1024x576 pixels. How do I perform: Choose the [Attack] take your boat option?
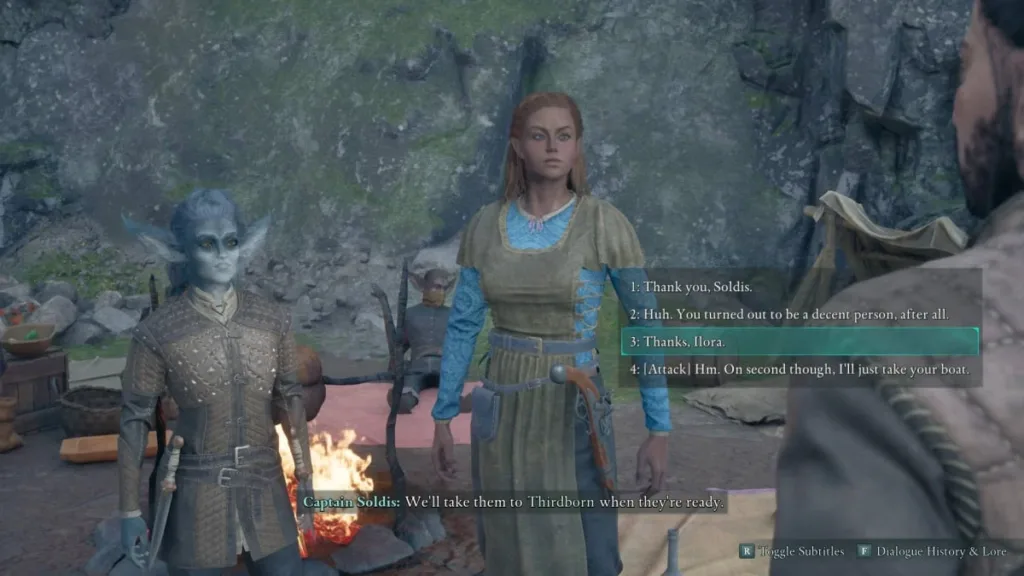pyautogui.click(x=798, y=369)
